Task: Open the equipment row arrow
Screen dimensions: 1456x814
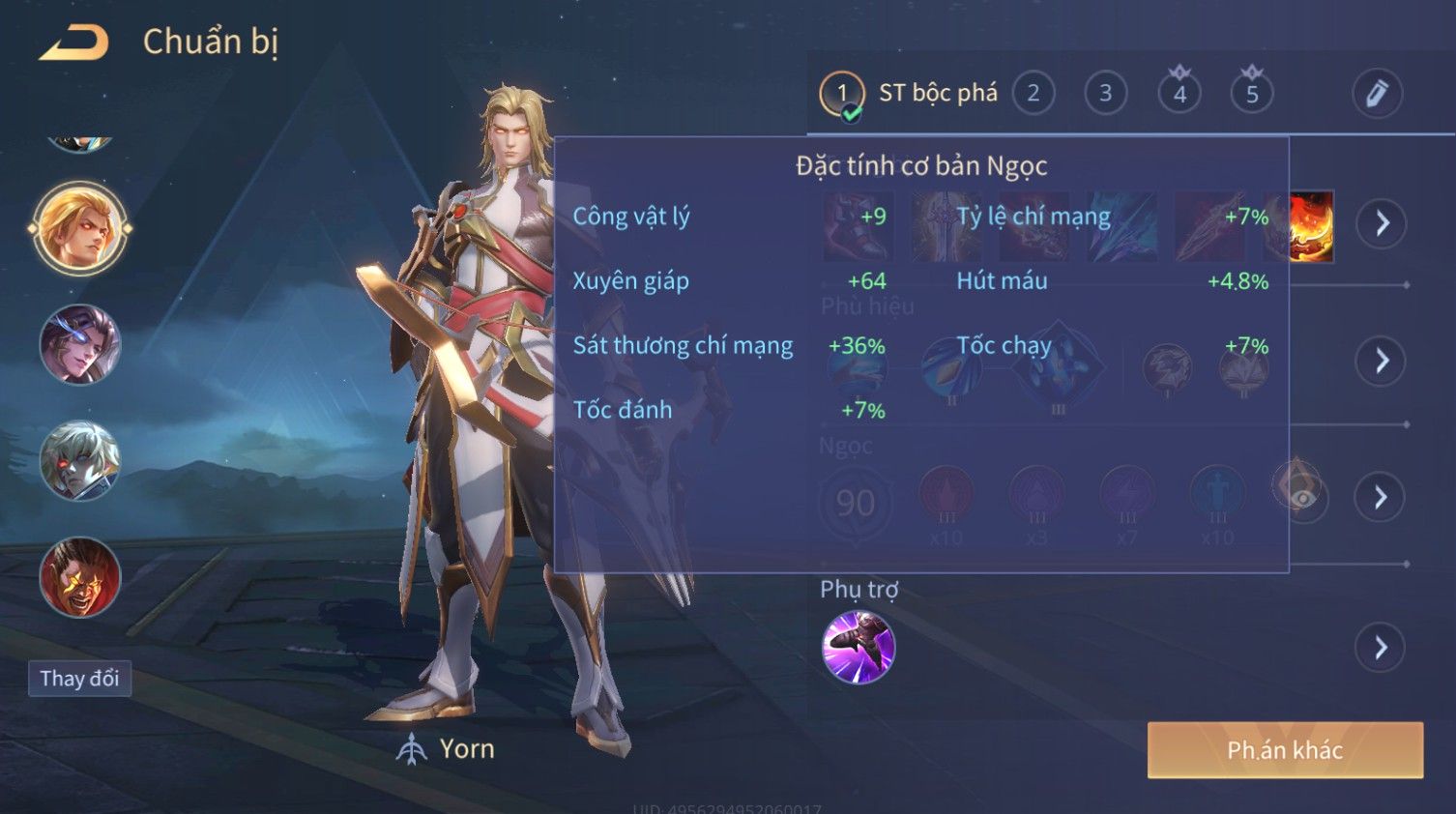Action: 1382,223
